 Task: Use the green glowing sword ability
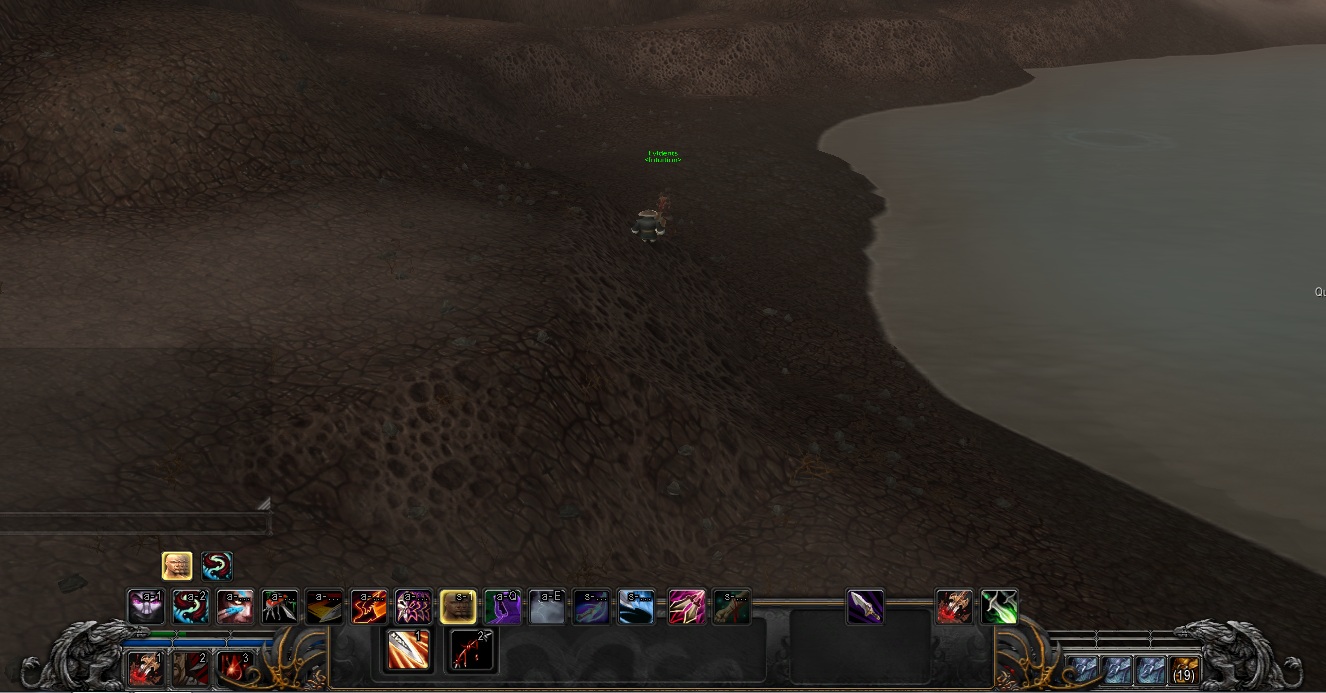click(999, 607)
